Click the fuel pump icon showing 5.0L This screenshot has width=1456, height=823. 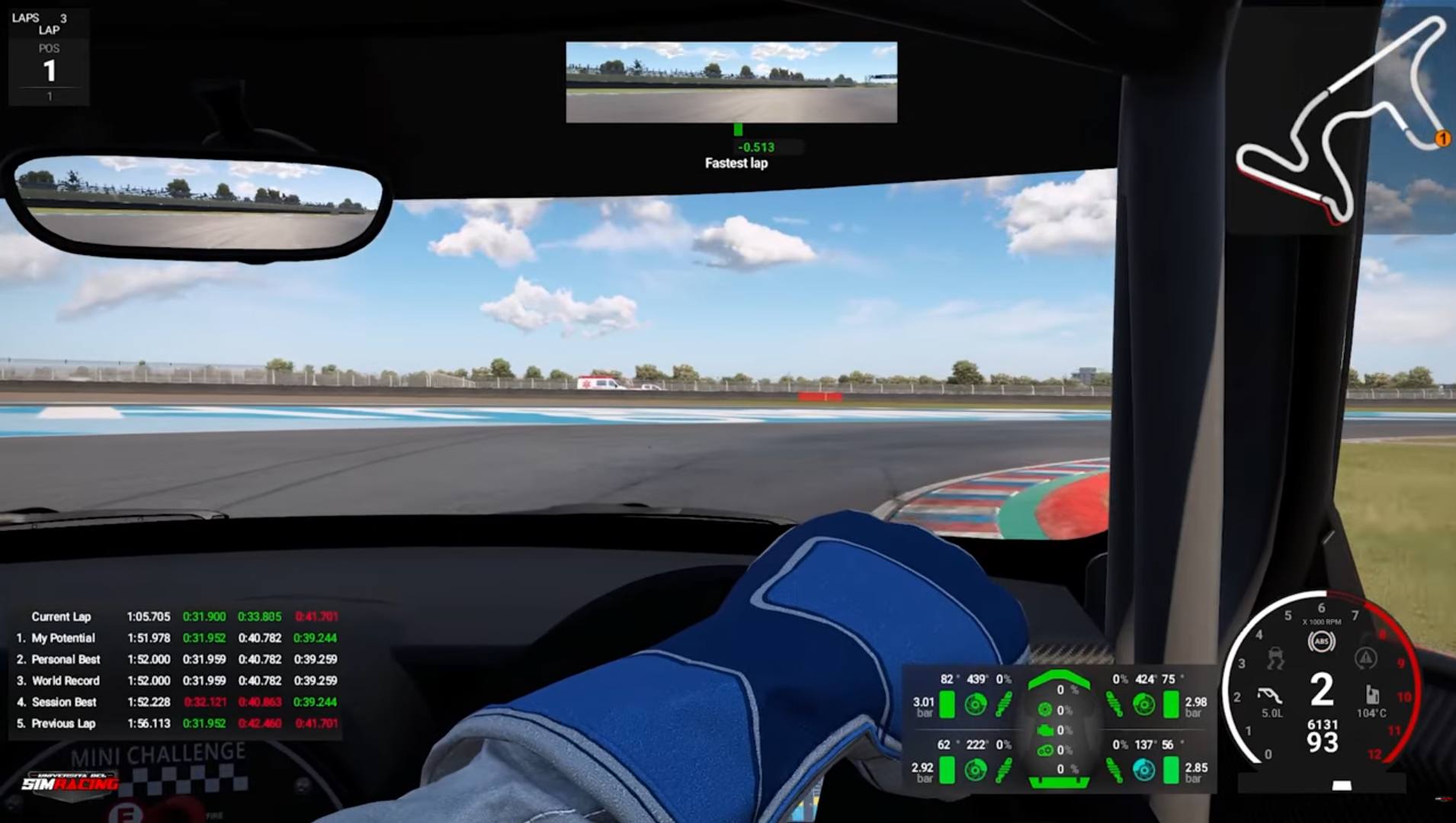[x=1268, y=694]
